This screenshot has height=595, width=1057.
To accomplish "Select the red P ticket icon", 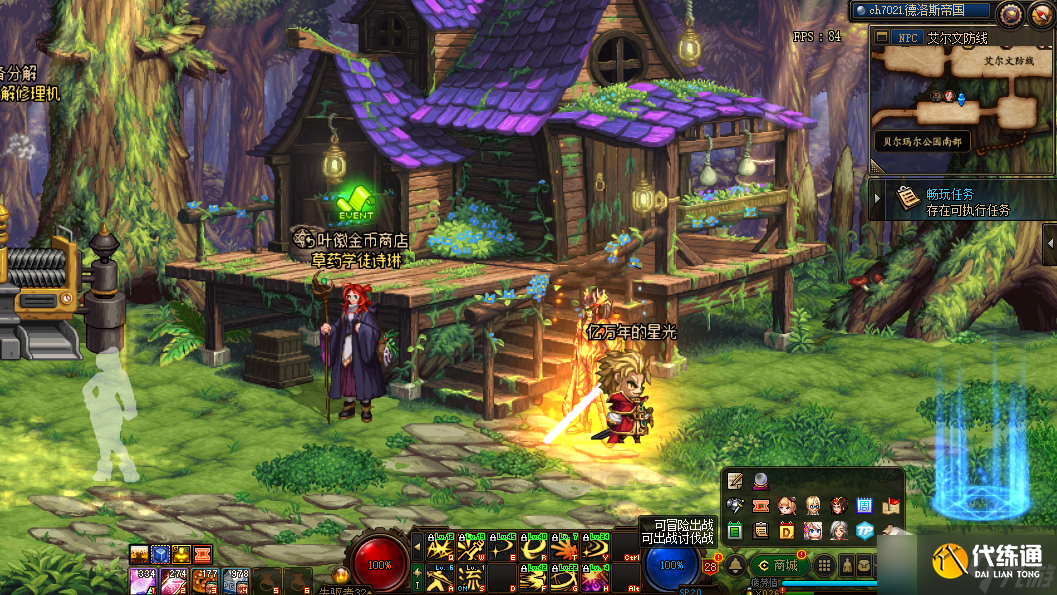I will tap(761, 506).
